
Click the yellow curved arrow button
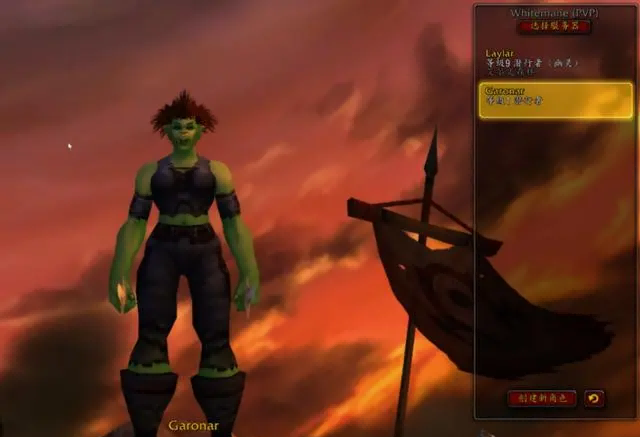click(x=594, y=398)
